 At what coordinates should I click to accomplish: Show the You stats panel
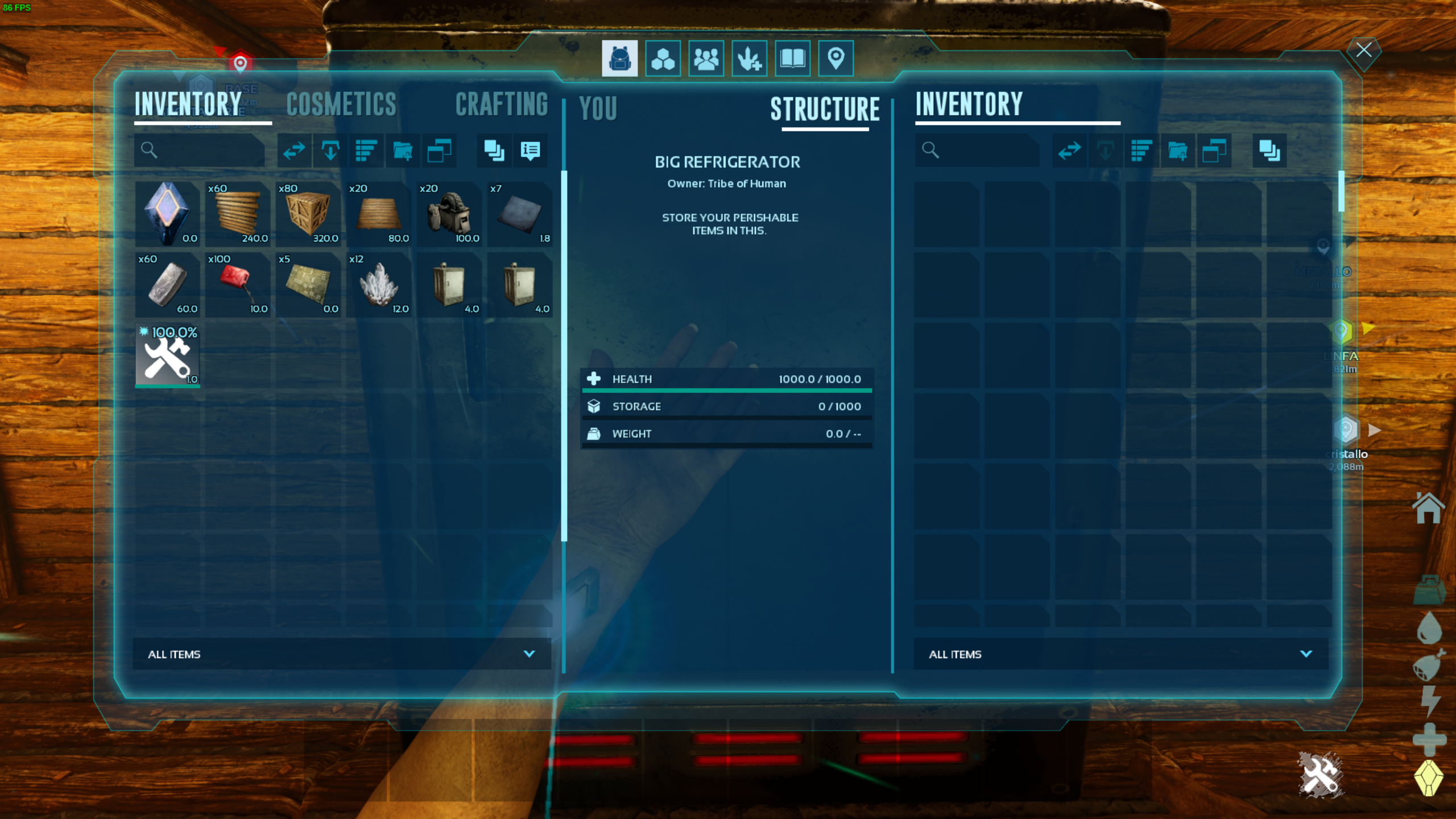tap(598, 108)
